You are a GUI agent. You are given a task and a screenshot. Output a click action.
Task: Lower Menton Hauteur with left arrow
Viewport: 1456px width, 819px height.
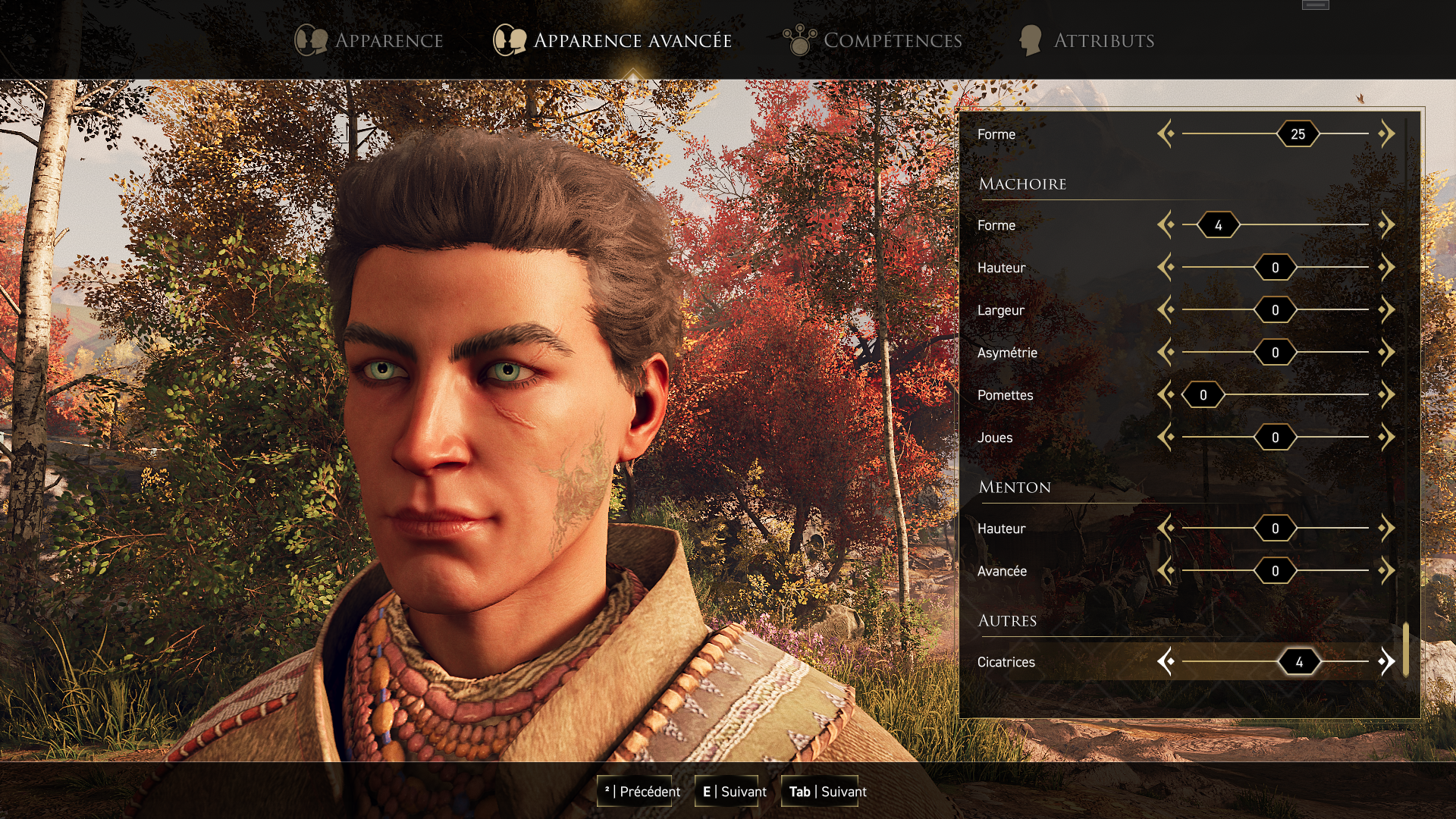coord(1166,529)
